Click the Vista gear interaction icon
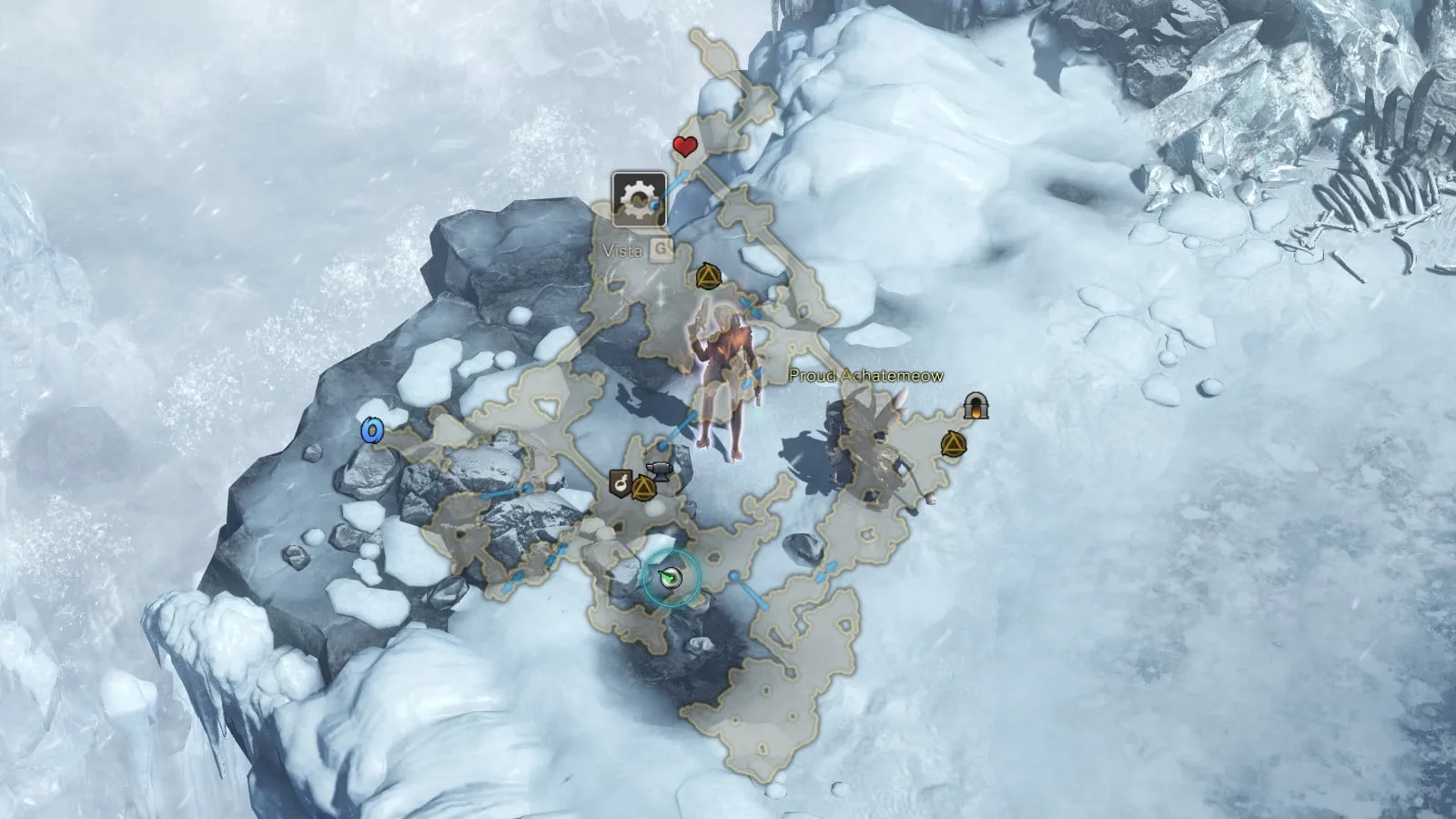This screenshot has width=1456, height=819. coord(638,198)
